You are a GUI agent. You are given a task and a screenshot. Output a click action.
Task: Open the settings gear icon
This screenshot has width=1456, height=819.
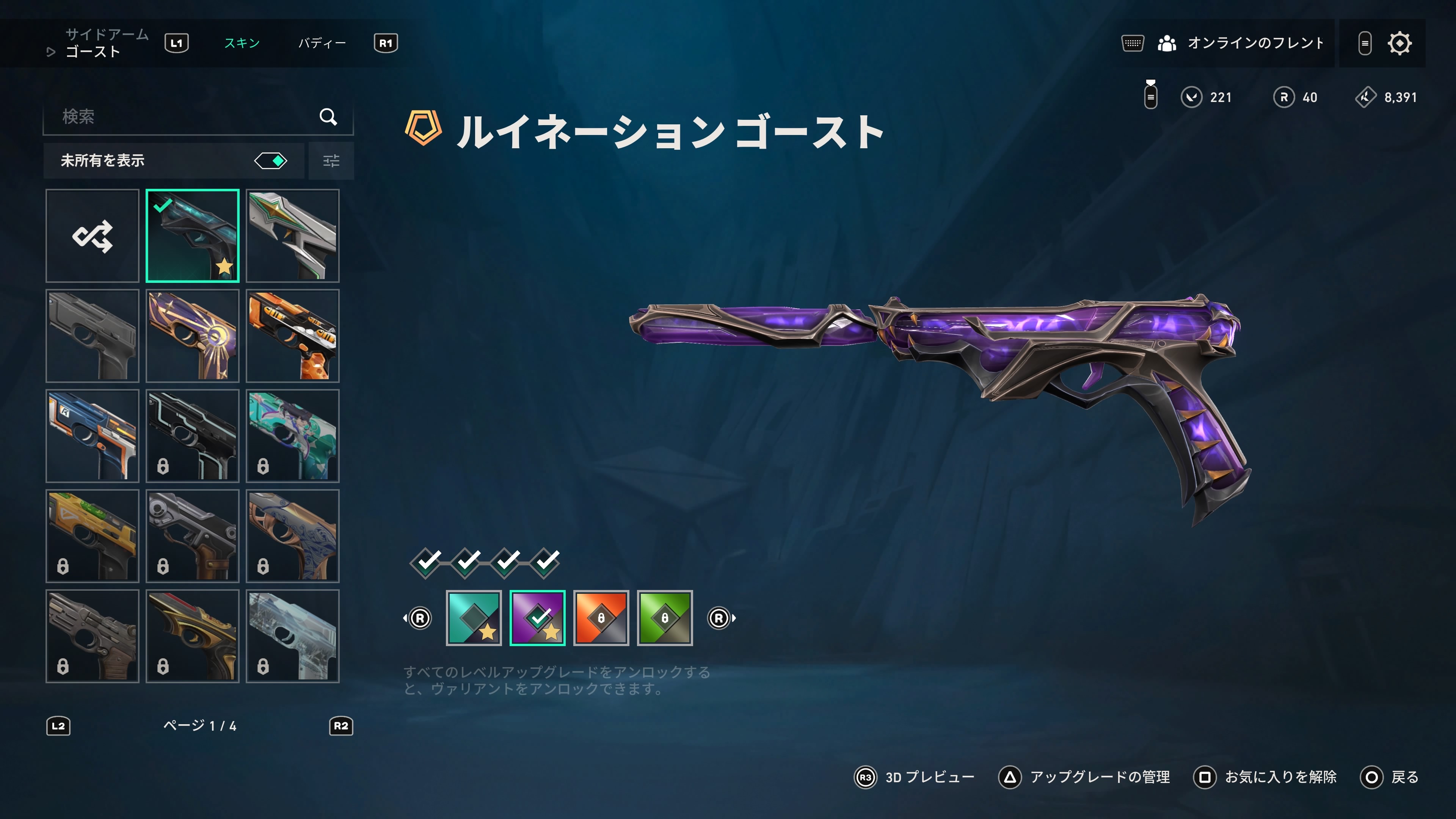pos(1400,43)
